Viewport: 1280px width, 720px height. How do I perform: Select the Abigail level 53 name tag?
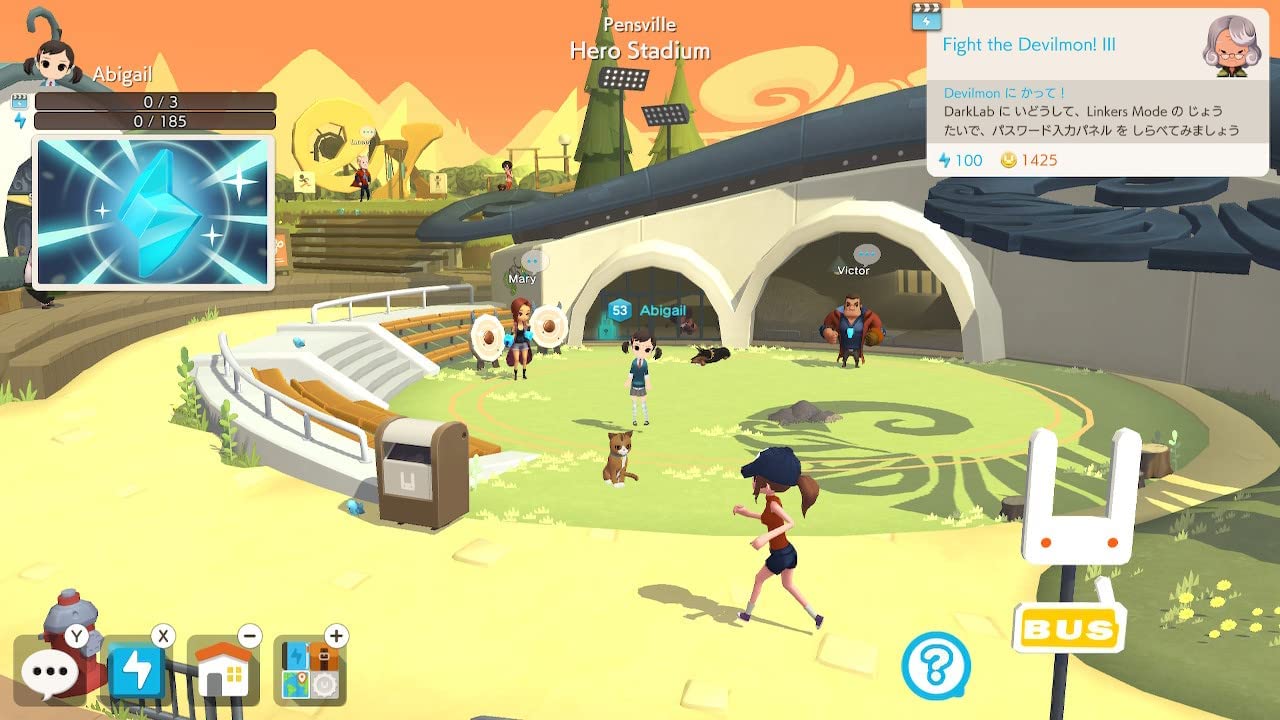click(650, 311)
